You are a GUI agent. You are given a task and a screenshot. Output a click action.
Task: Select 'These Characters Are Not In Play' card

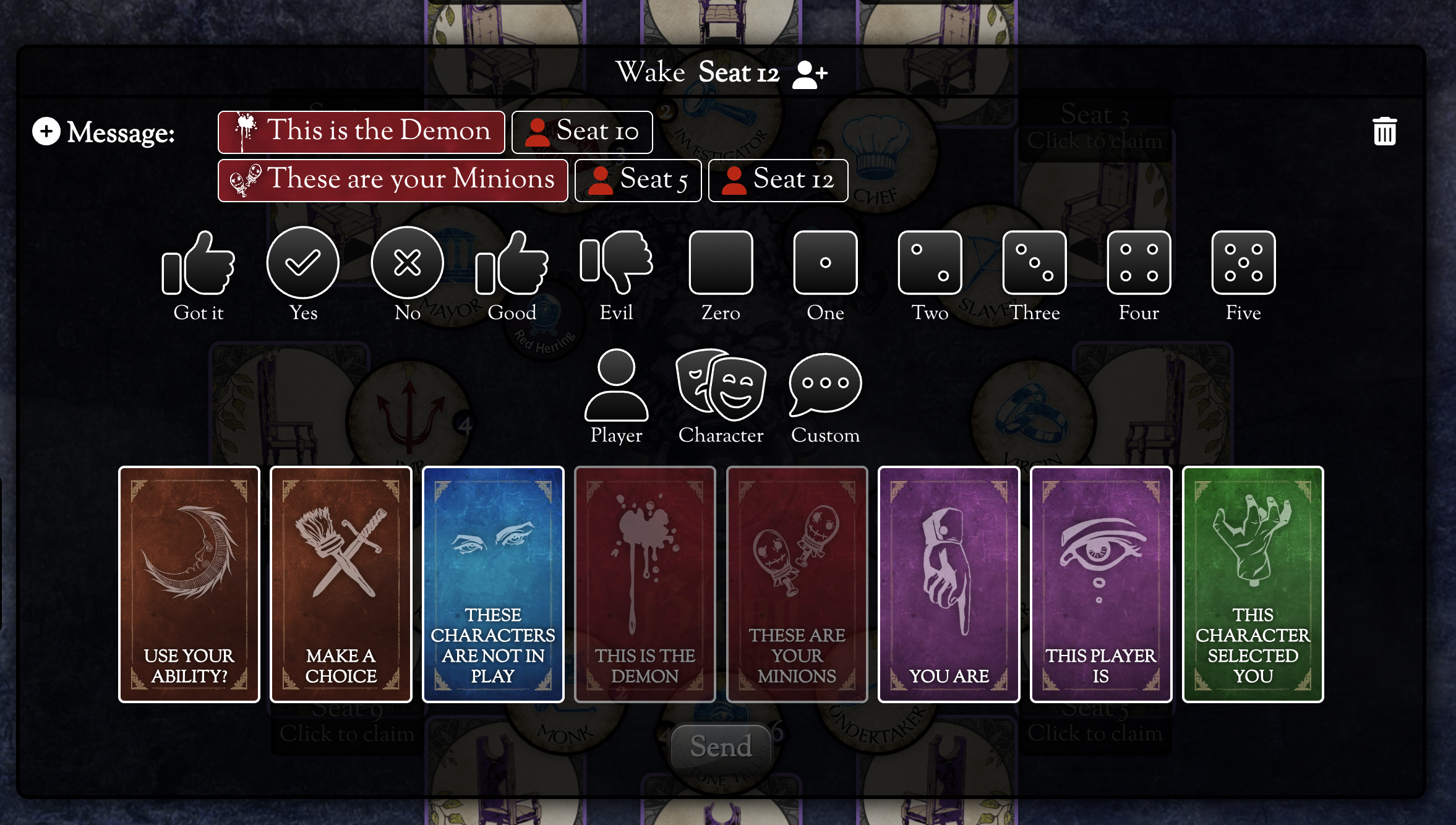coord(493,584)
